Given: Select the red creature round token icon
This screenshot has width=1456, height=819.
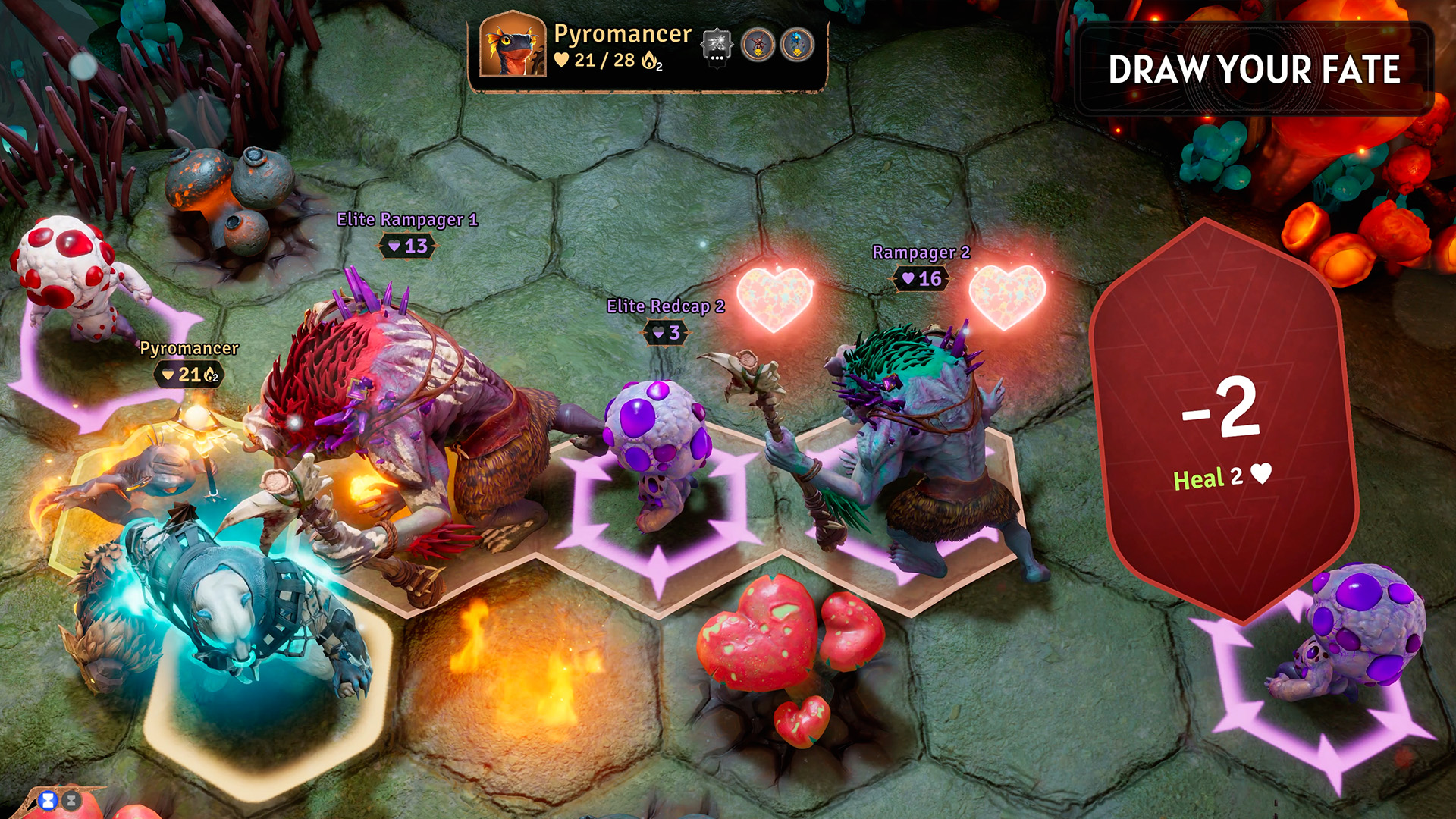Looking at the screenshot, I should pyautogui.click(x=758, y=45).
